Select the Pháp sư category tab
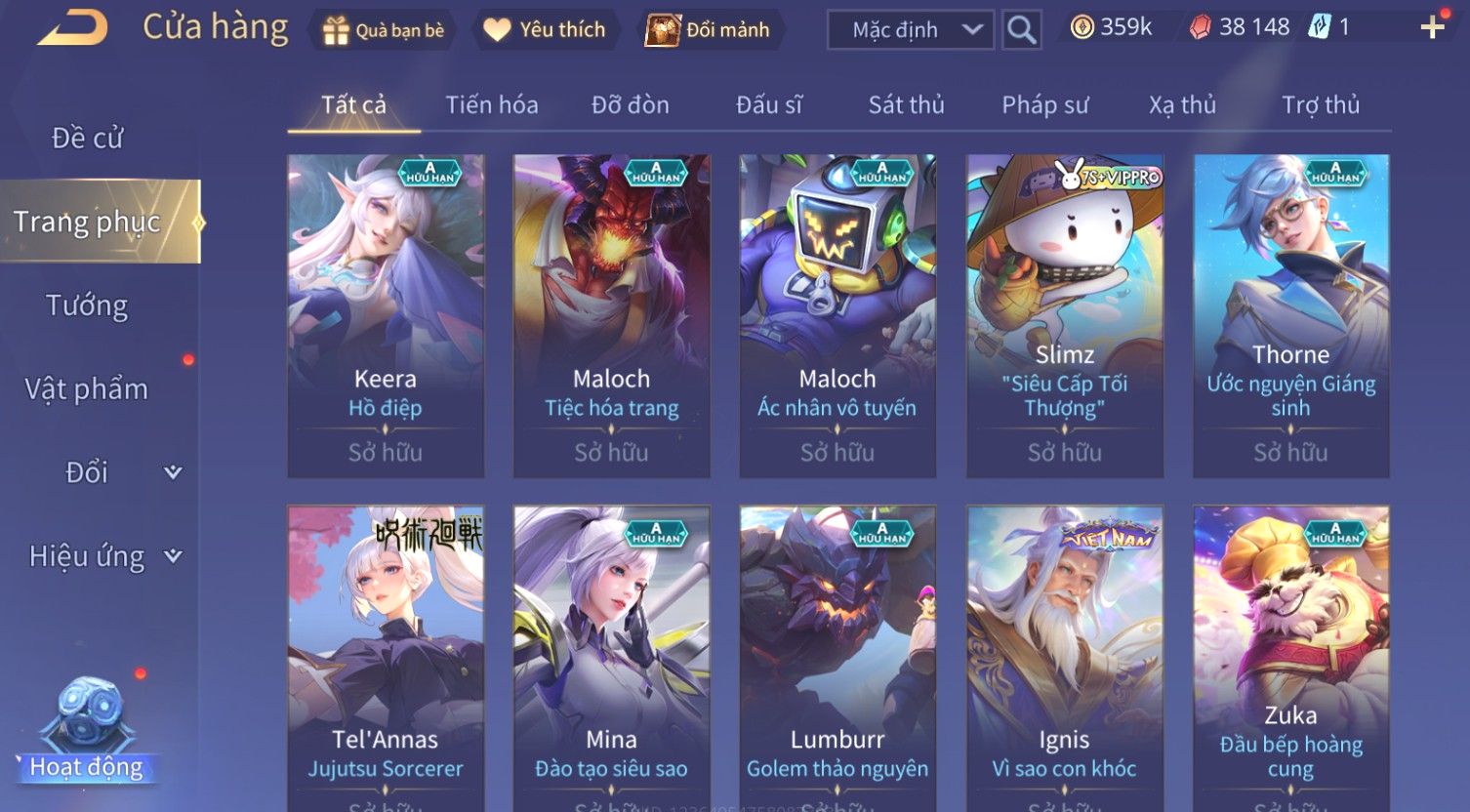Viewport: 1470px width, 812px height. (1044, 105)
